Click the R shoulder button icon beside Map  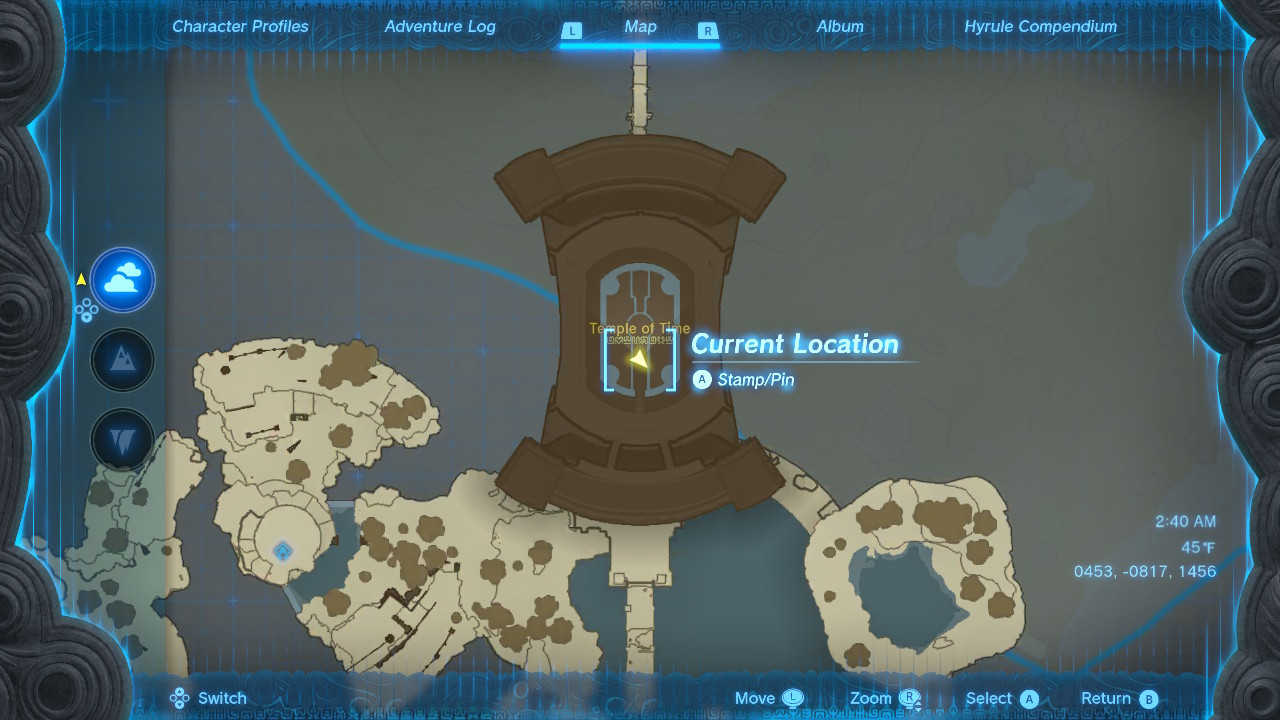tap(707, 31)
